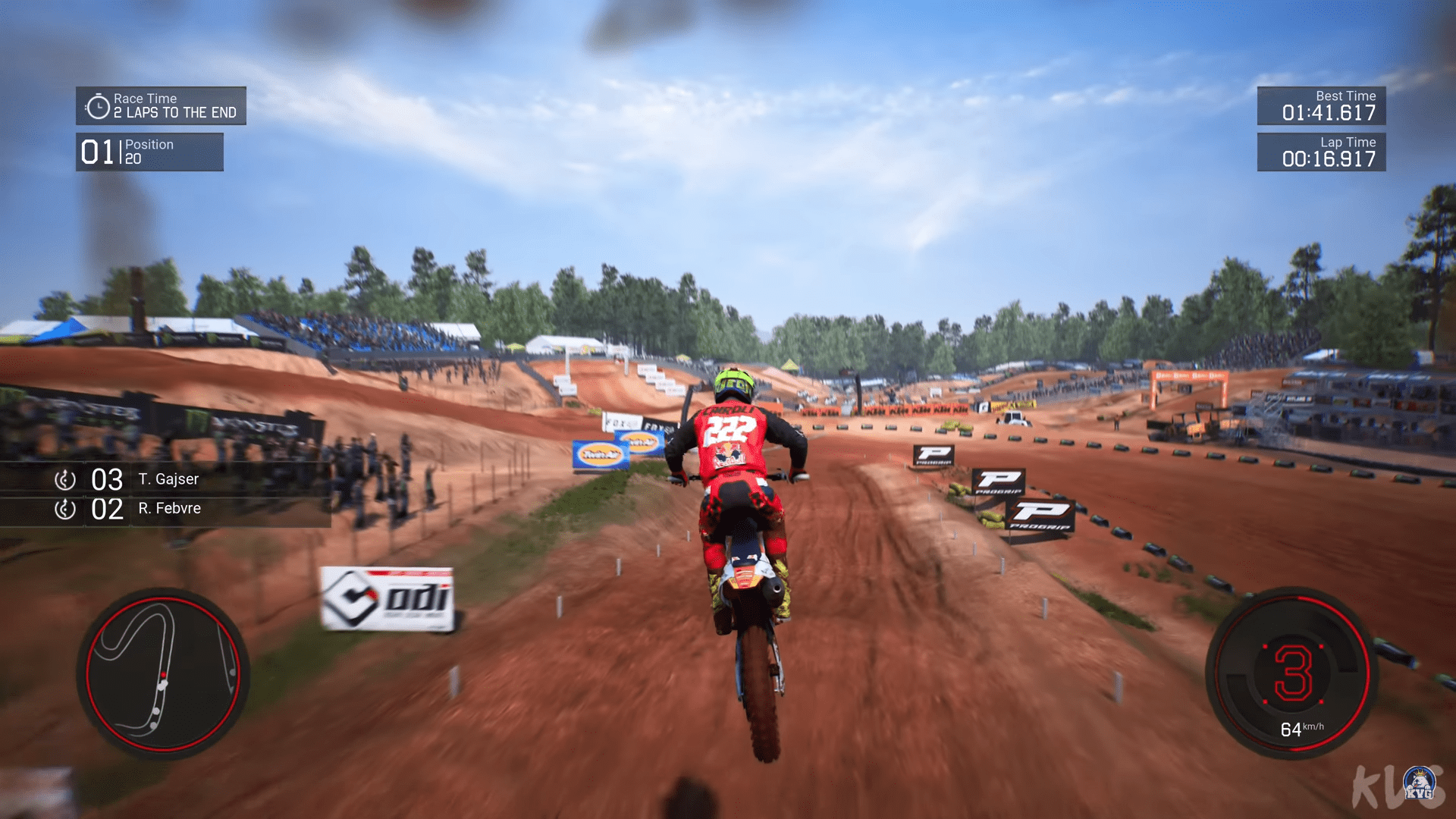Select the lap counter icon beside T. Gajser
This screenshot has height=819, width=1456.
(x=64, y=479)
